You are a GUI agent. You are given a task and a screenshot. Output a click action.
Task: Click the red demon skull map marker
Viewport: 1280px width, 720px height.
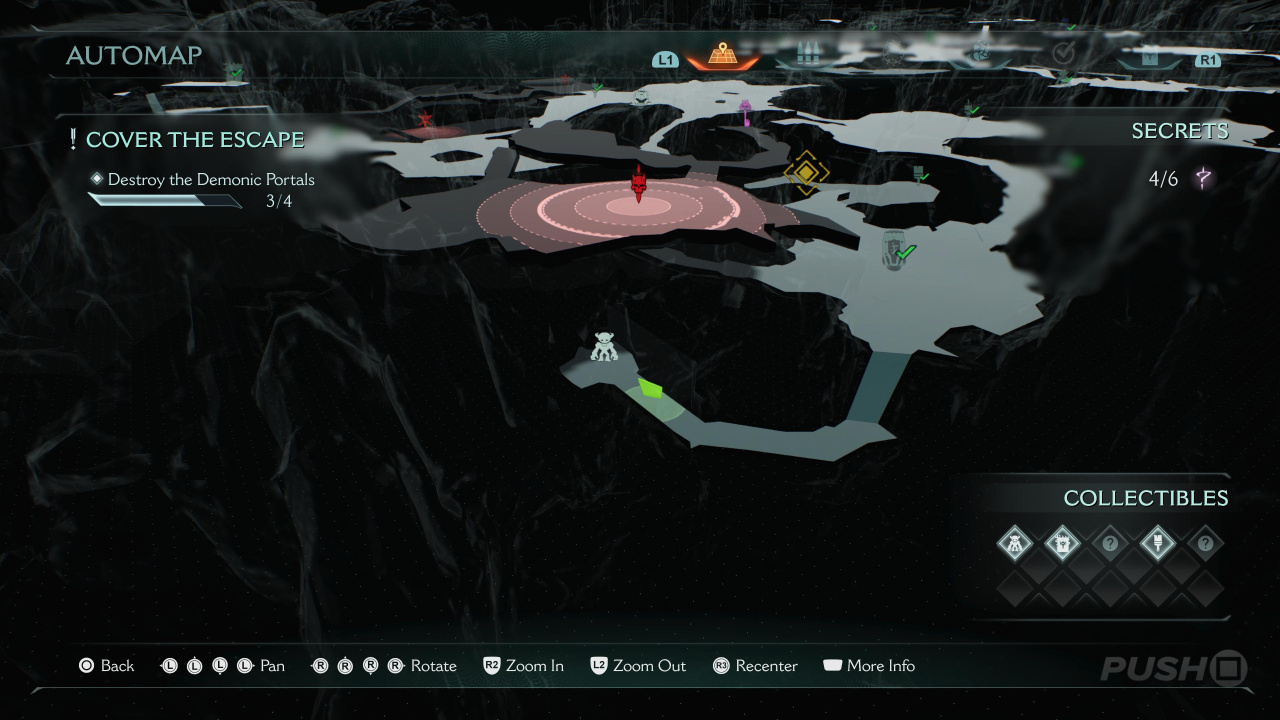tap(639, 184)
